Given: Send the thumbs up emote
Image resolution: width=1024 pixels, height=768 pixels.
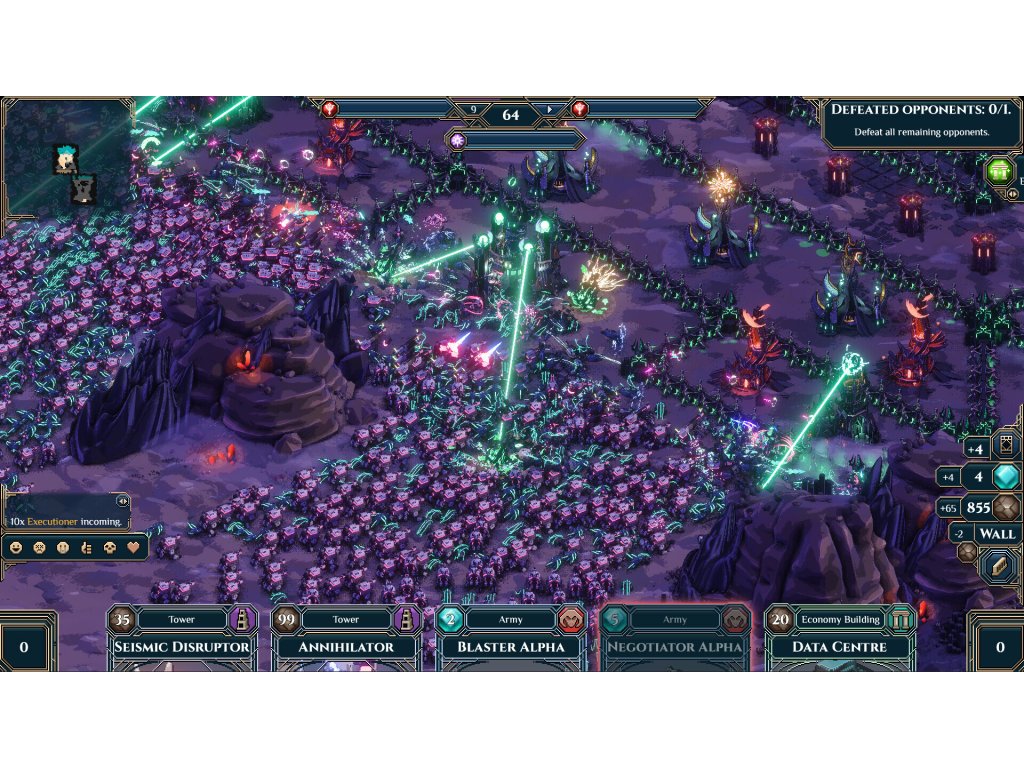Looking at the screenshot, I should click(87, 548).
